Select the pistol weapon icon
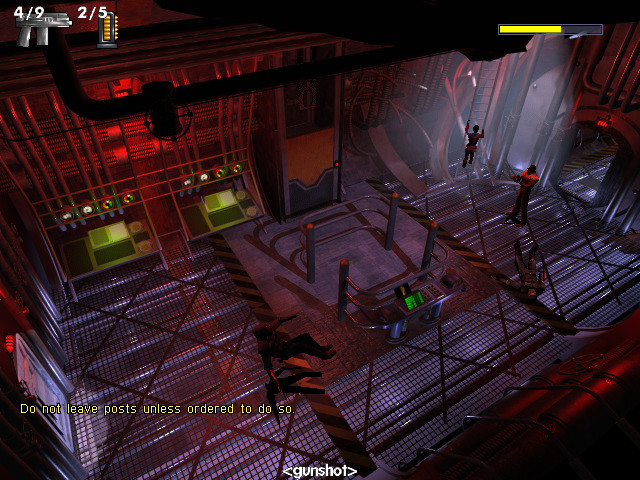This screenshot has width=640, height=480. coord(38,29)
